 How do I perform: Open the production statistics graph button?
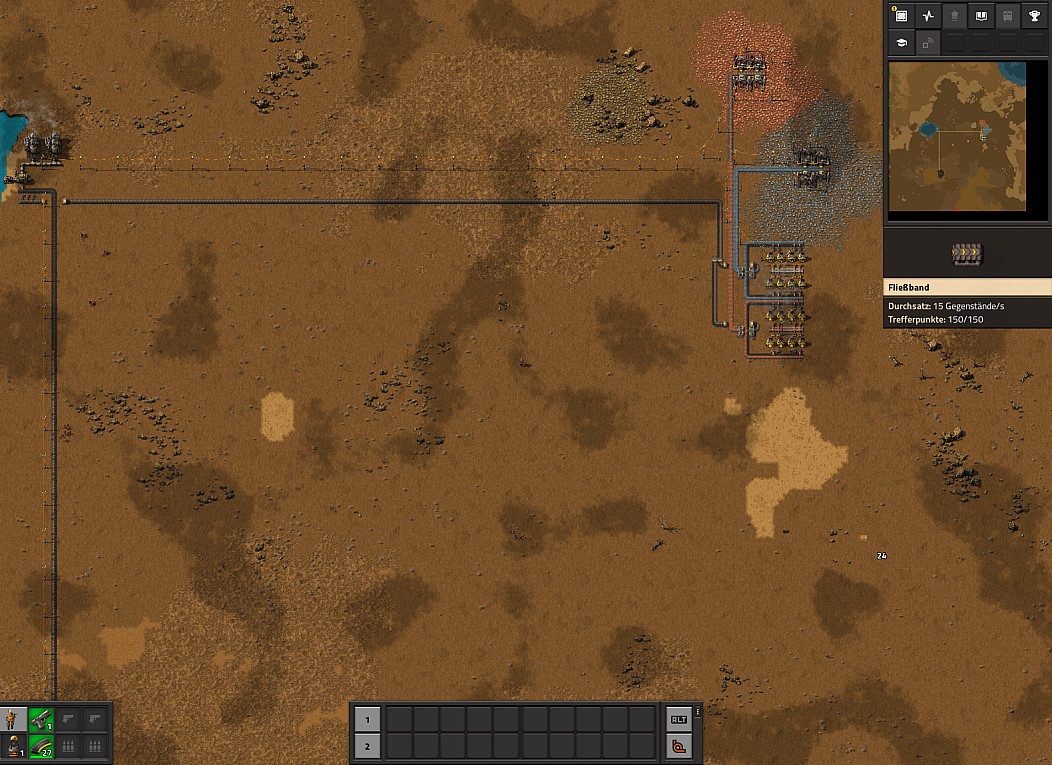point(928,16)
